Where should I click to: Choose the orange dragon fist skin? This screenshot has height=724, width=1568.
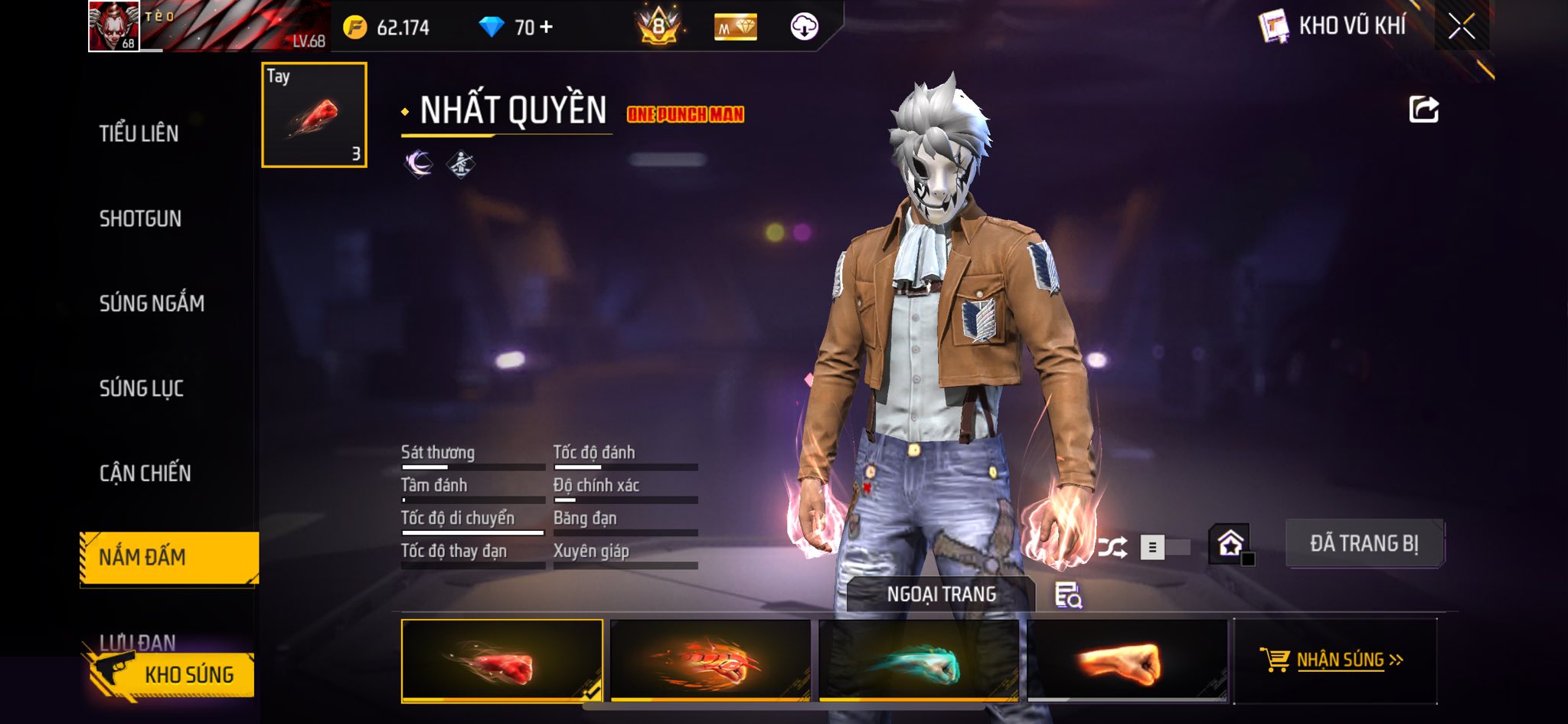[710, 660]
